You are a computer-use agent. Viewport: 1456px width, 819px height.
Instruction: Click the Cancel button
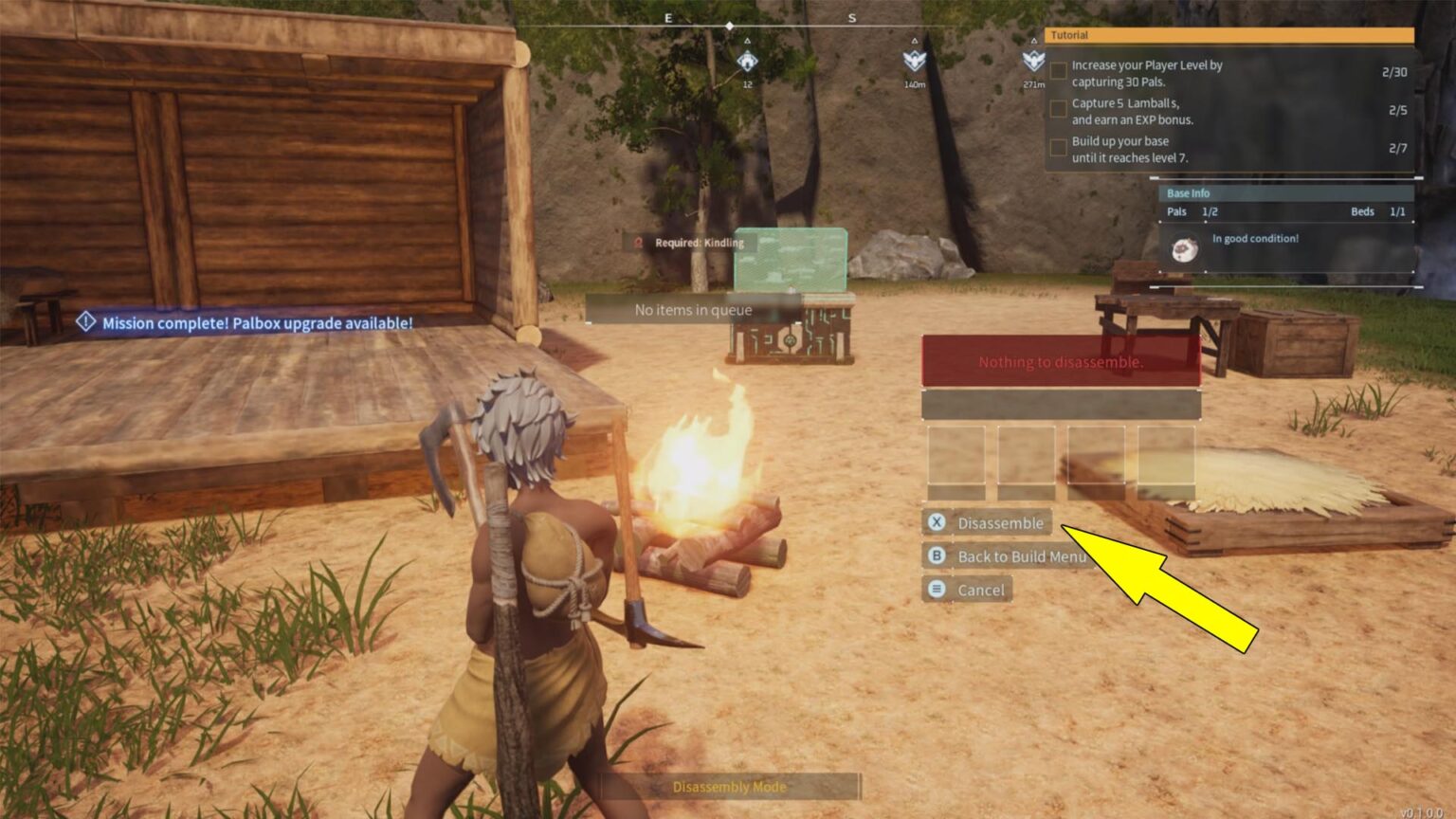pyautogui.click(x=980, y=590)
